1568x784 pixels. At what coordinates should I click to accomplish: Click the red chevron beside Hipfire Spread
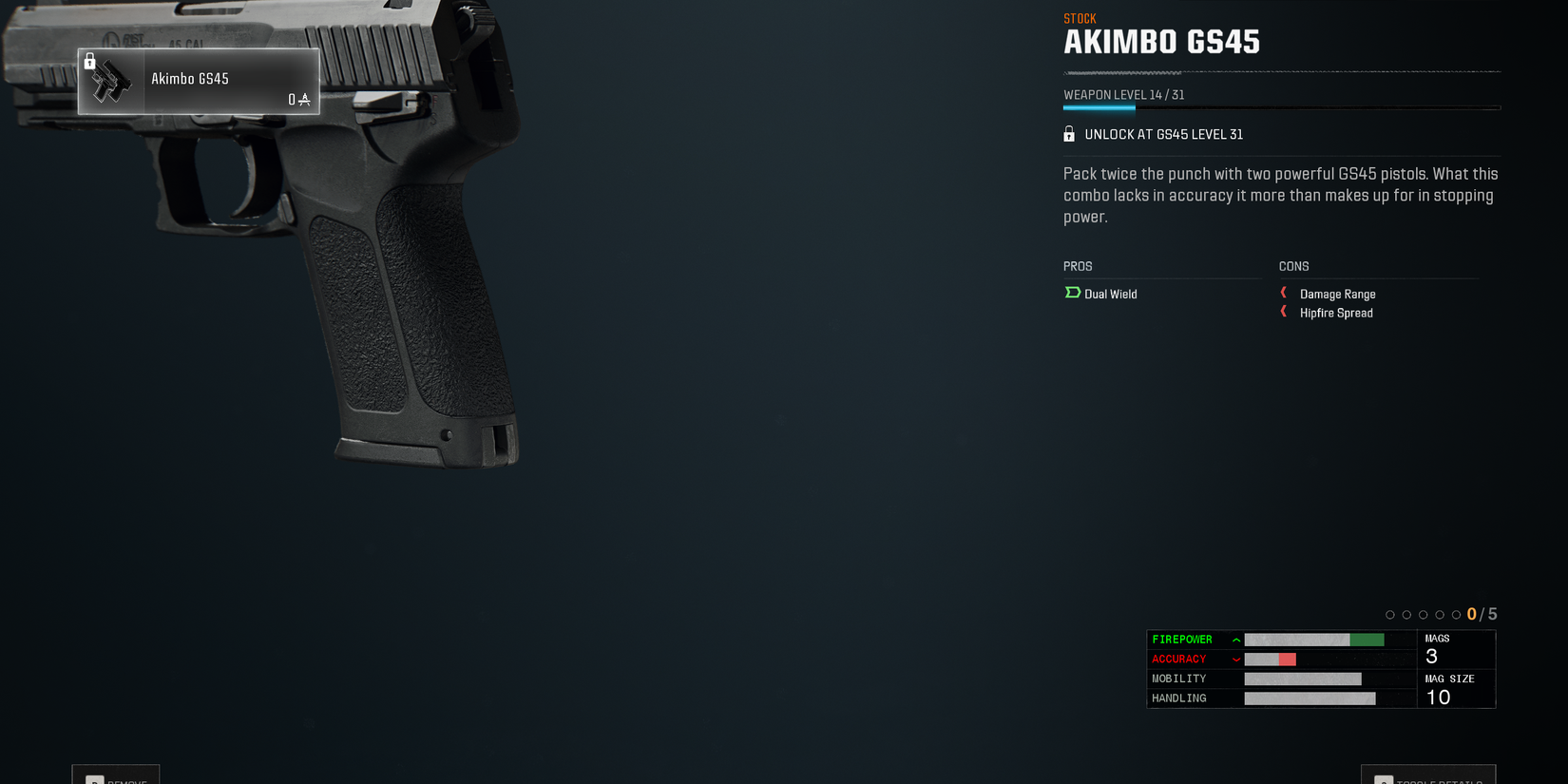tap(1284, 313)
